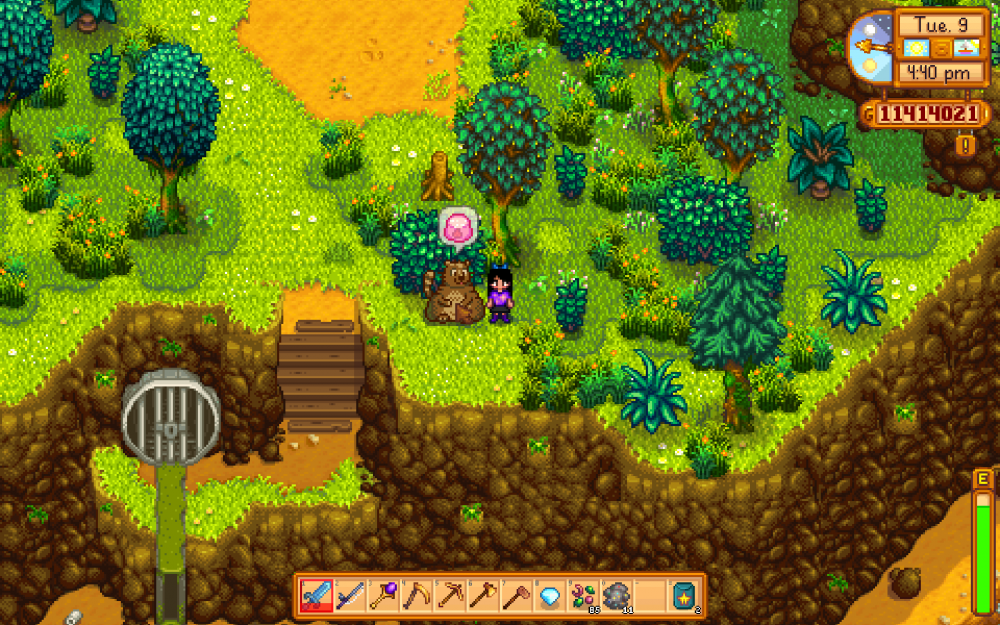The height and width of the screenshot is (625, 1000).
Task: Select the diamond in the toolbar
Action: [550, 596]
